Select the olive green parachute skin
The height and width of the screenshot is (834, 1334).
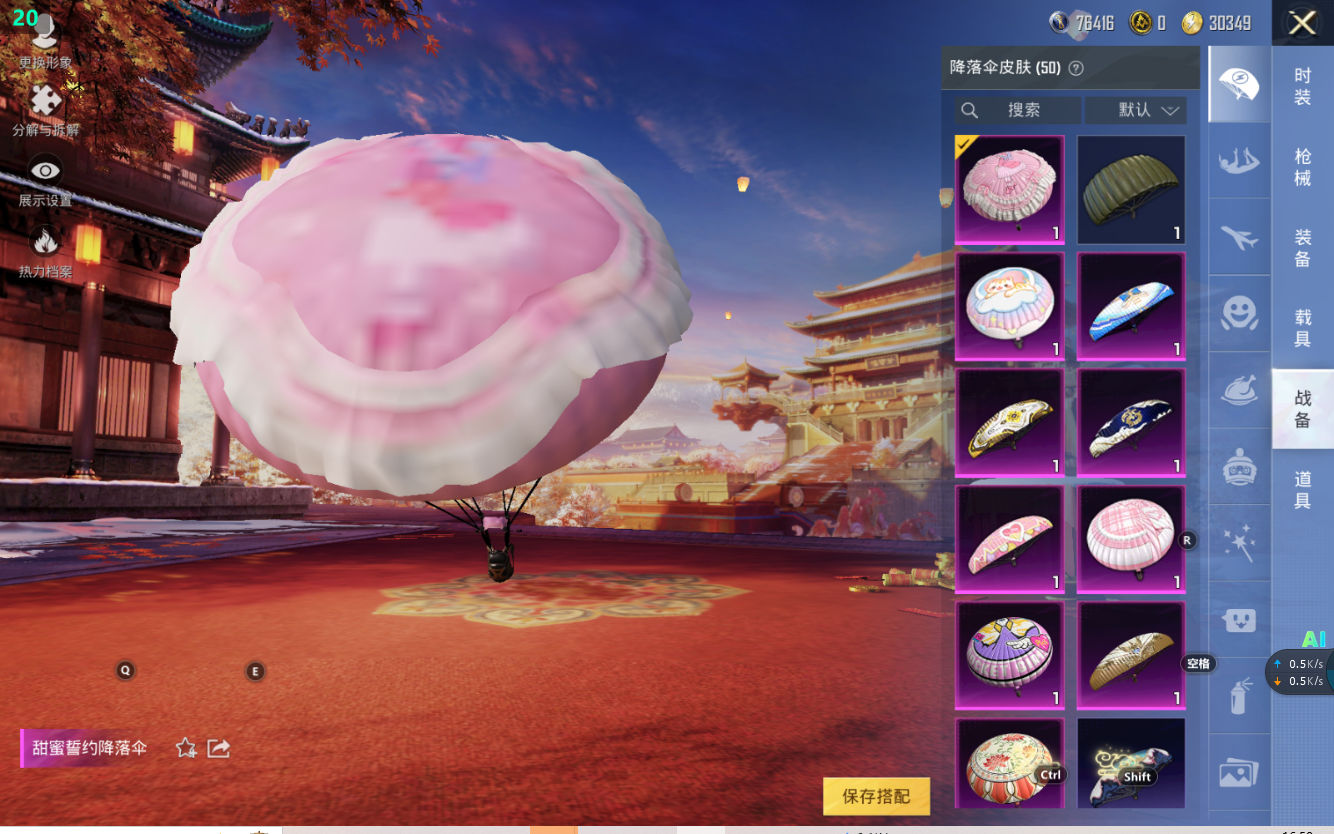pyautogui.click(x=1131, y=190)
